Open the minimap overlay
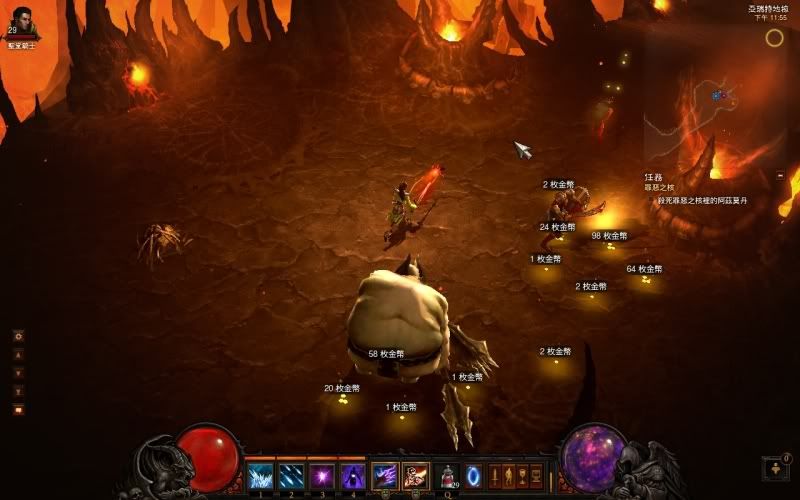 point(774,38)
